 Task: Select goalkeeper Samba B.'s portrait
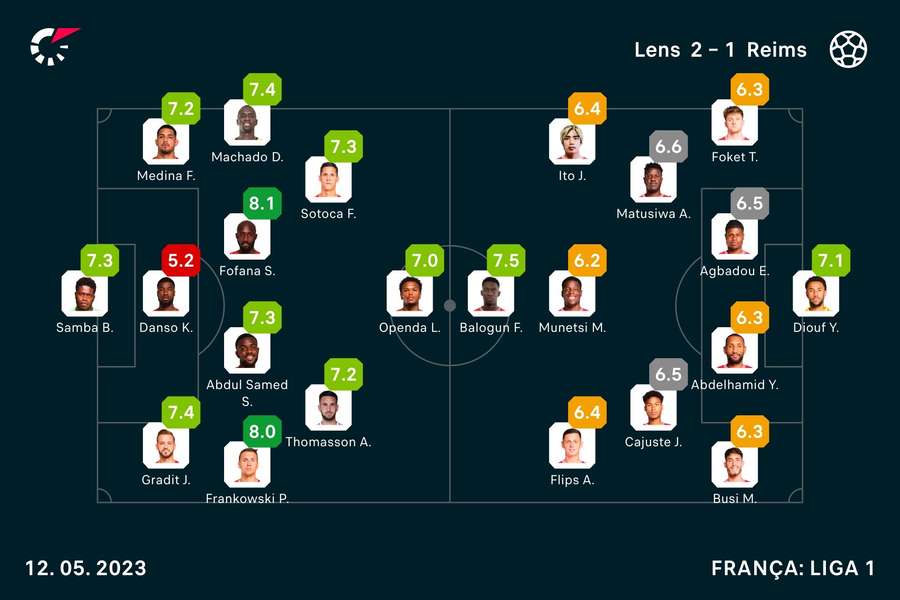tap(84, 293)
